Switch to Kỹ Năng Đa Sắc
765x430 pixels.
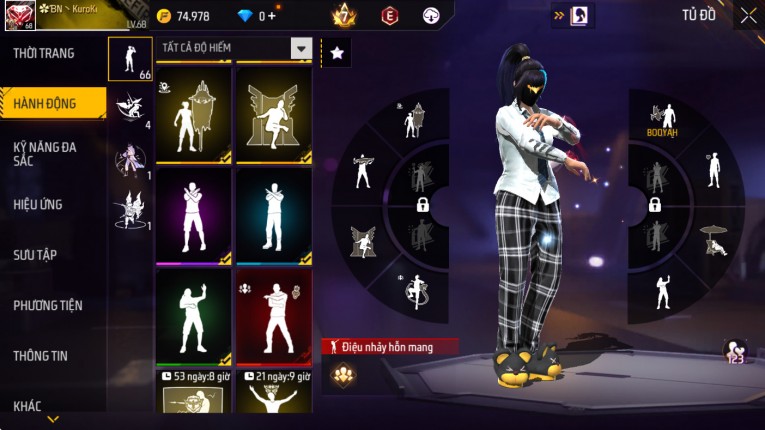pyautogui.click(x=45, y=153)
